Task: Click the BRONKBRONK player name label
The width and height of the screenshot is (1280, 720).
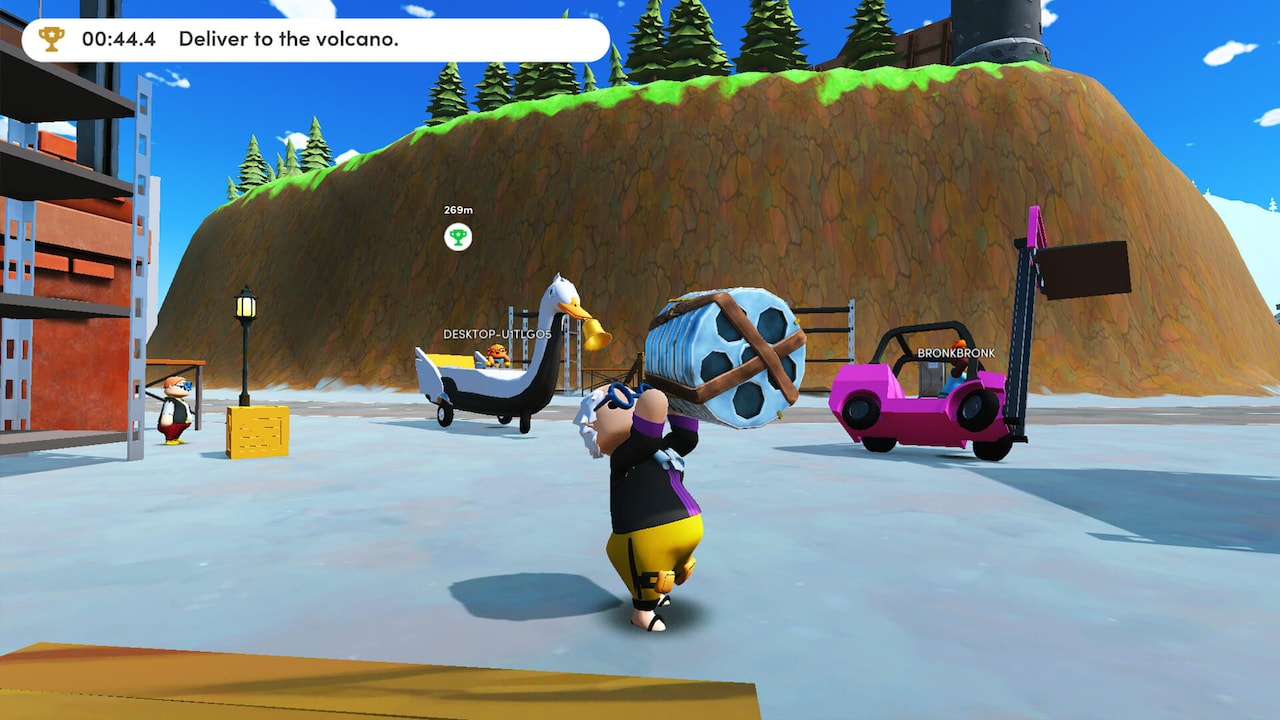Action: (x=954, y=352)
